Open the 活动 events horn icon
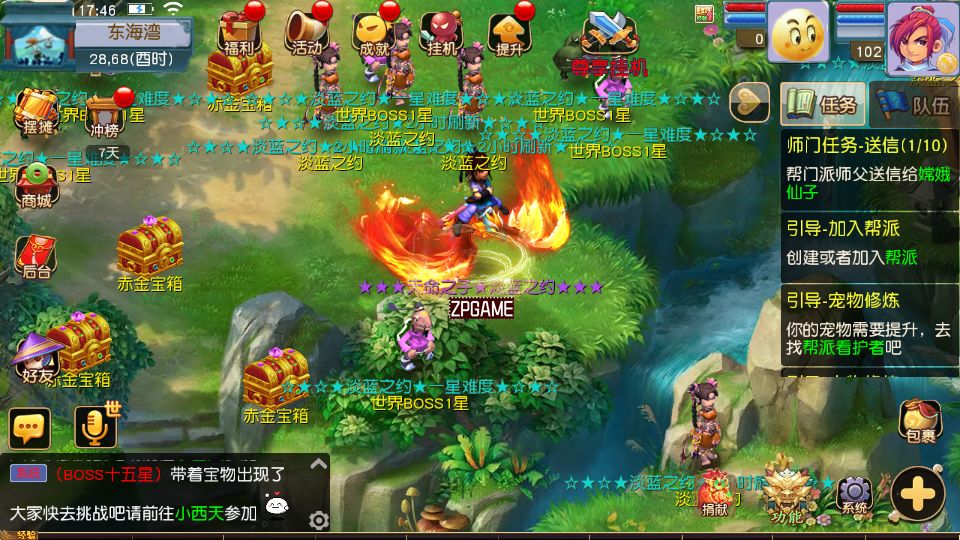Image resolution: width=960 pixels, height=540 pixels. tap(306, 32)
